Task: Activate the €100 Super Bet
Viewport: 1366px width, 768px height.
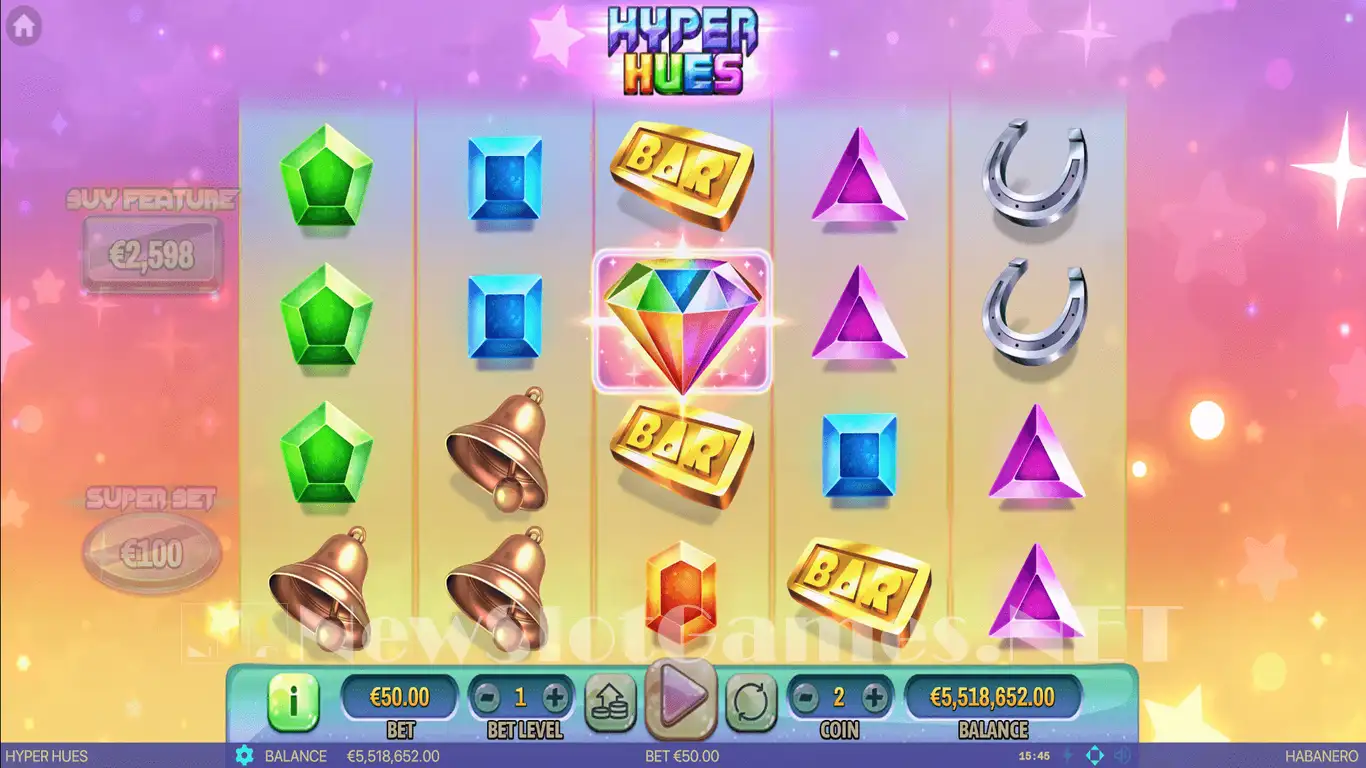Action: pyautogui.click(x=152, y=551)
